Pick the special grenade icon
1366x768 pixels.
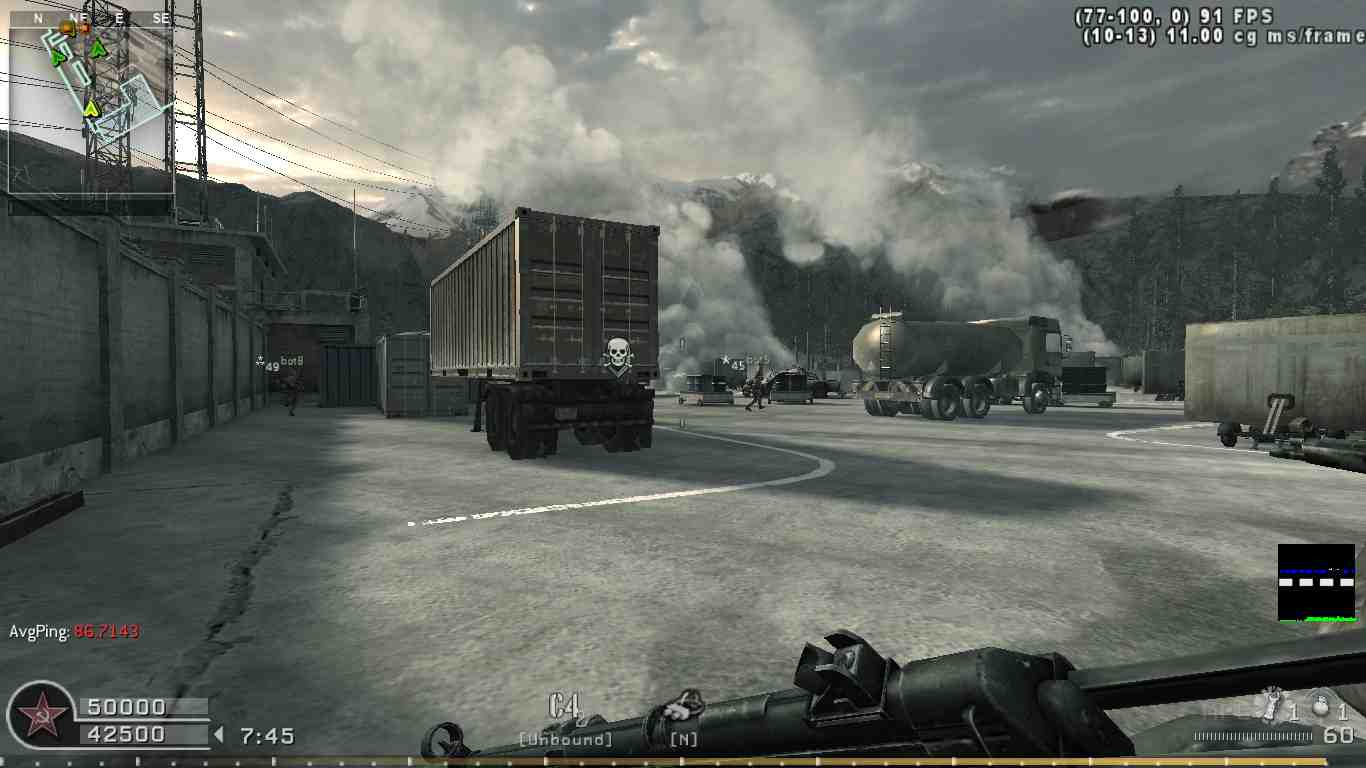click(1271, 705)
